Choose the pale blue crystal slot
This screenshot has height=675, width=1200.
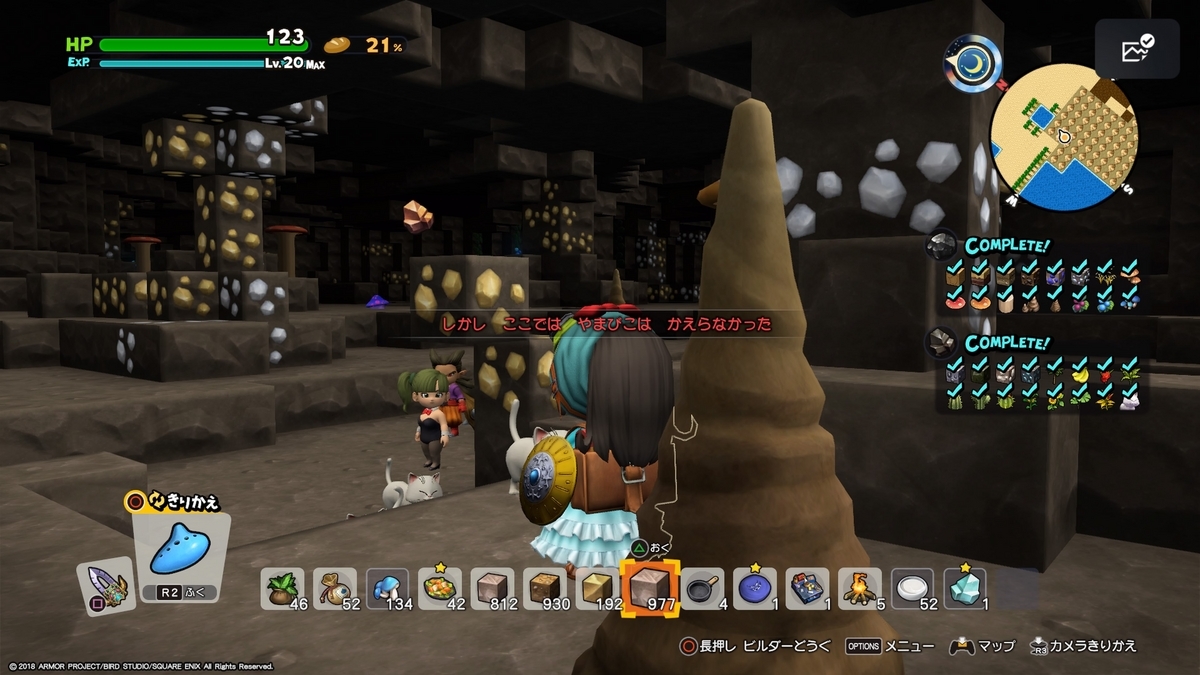point(965,588)
